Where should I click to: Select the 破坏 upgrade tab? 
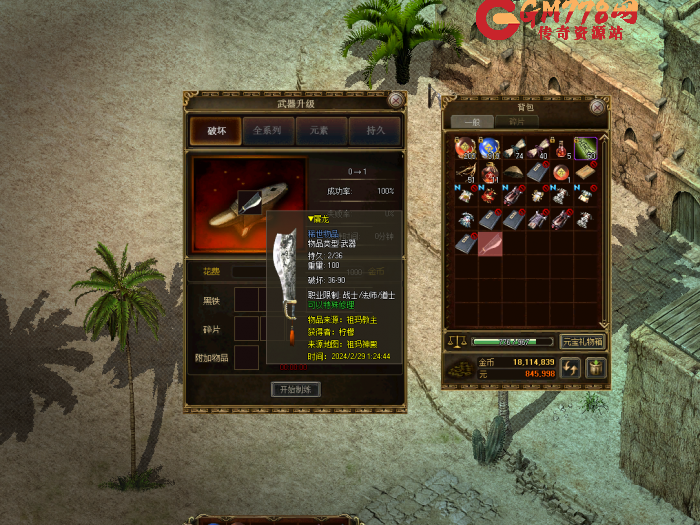[x=216, y=131]
